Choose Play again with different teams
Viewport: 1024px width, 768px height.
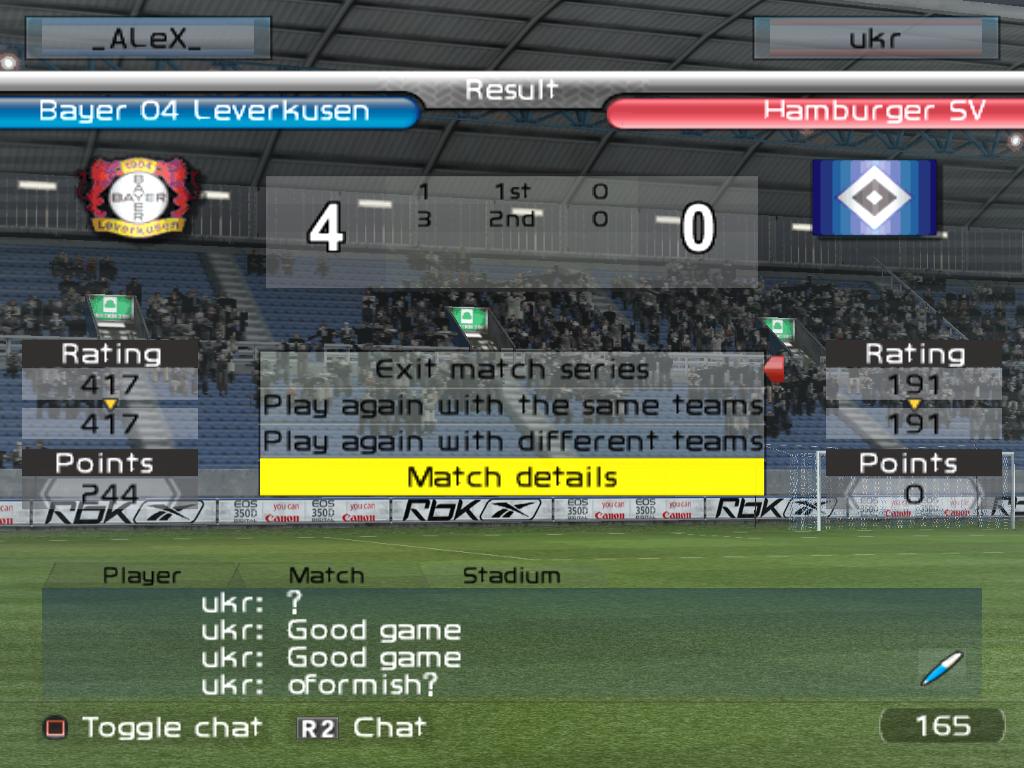click(512, 441)
